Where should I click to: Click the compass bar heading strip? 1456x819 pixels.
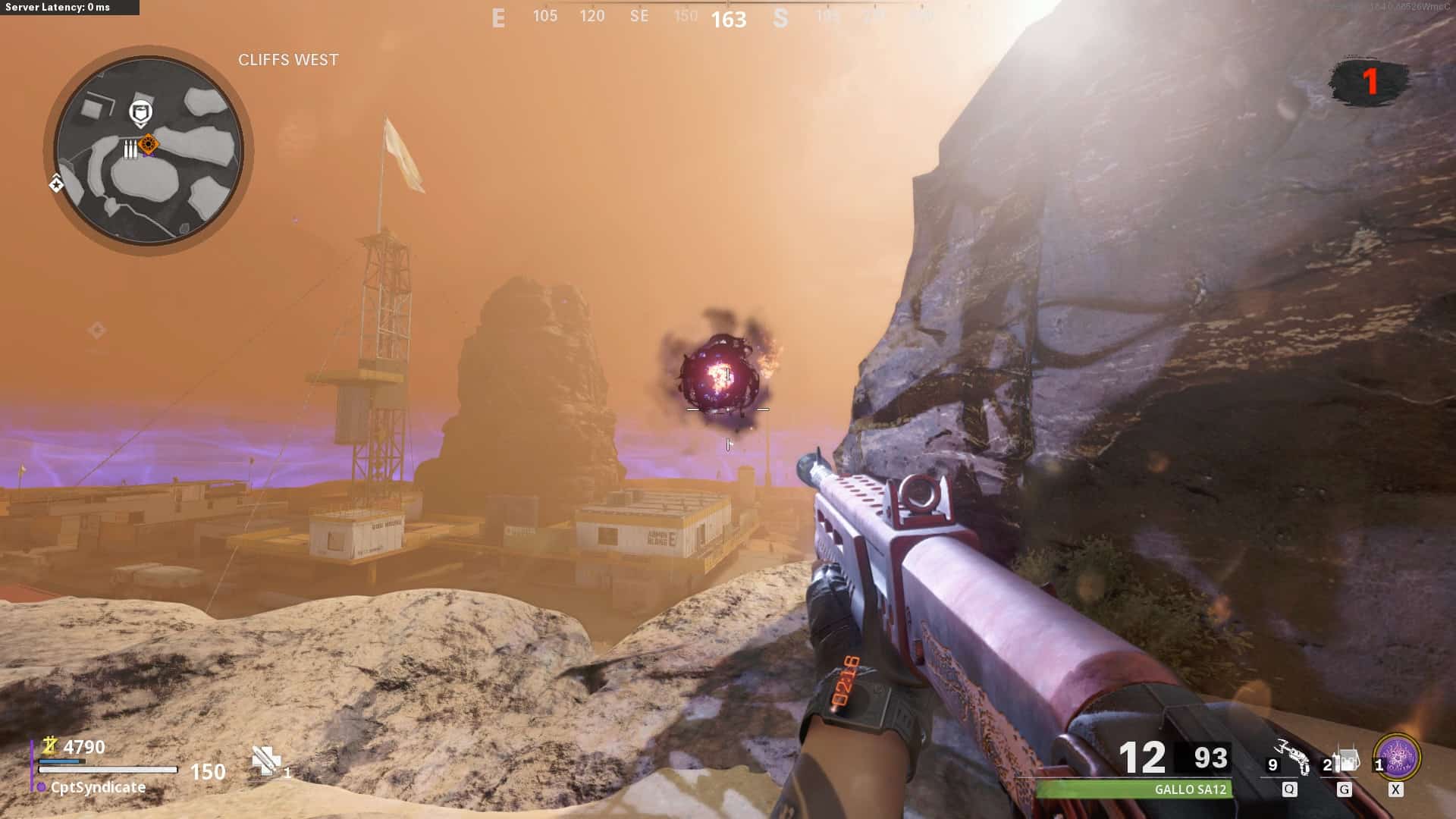pyautogui.click(x=728, y=17)
